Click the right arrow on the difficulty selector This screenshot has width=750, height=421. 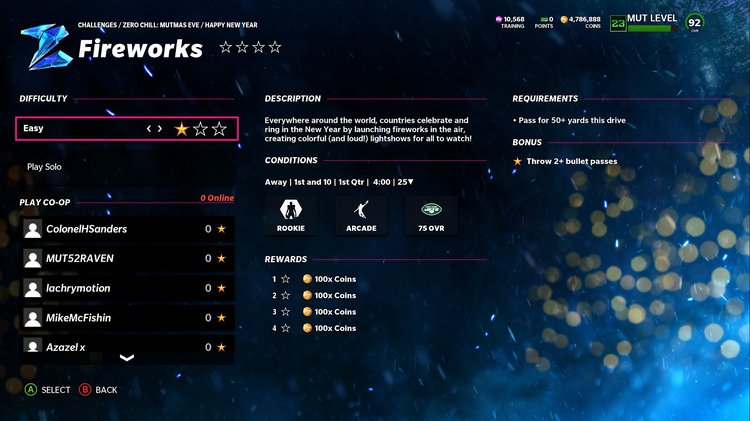(160, 128)
